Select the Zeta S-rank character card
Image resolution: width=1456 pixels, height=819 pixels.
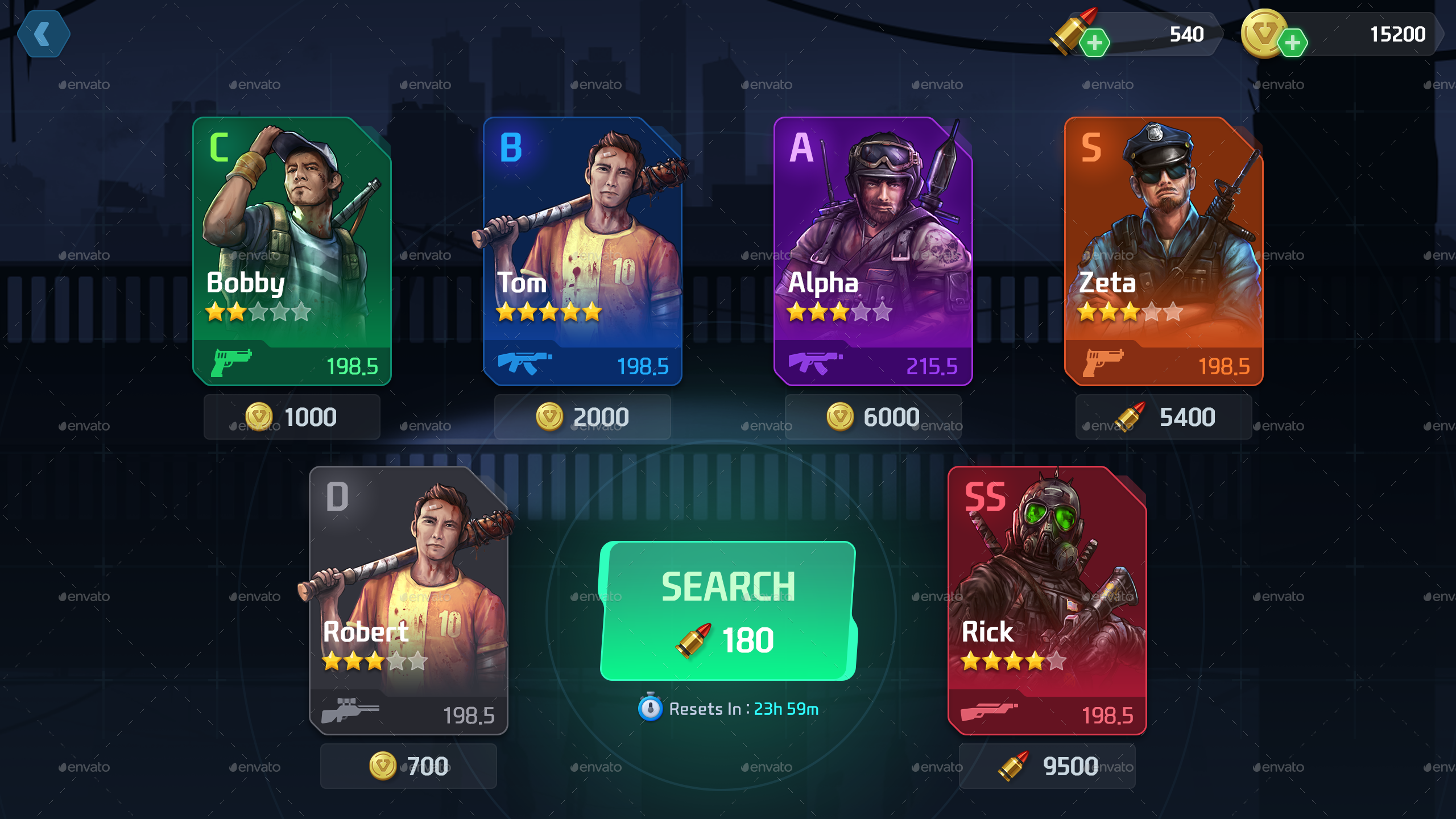(x=1164, y=250)
